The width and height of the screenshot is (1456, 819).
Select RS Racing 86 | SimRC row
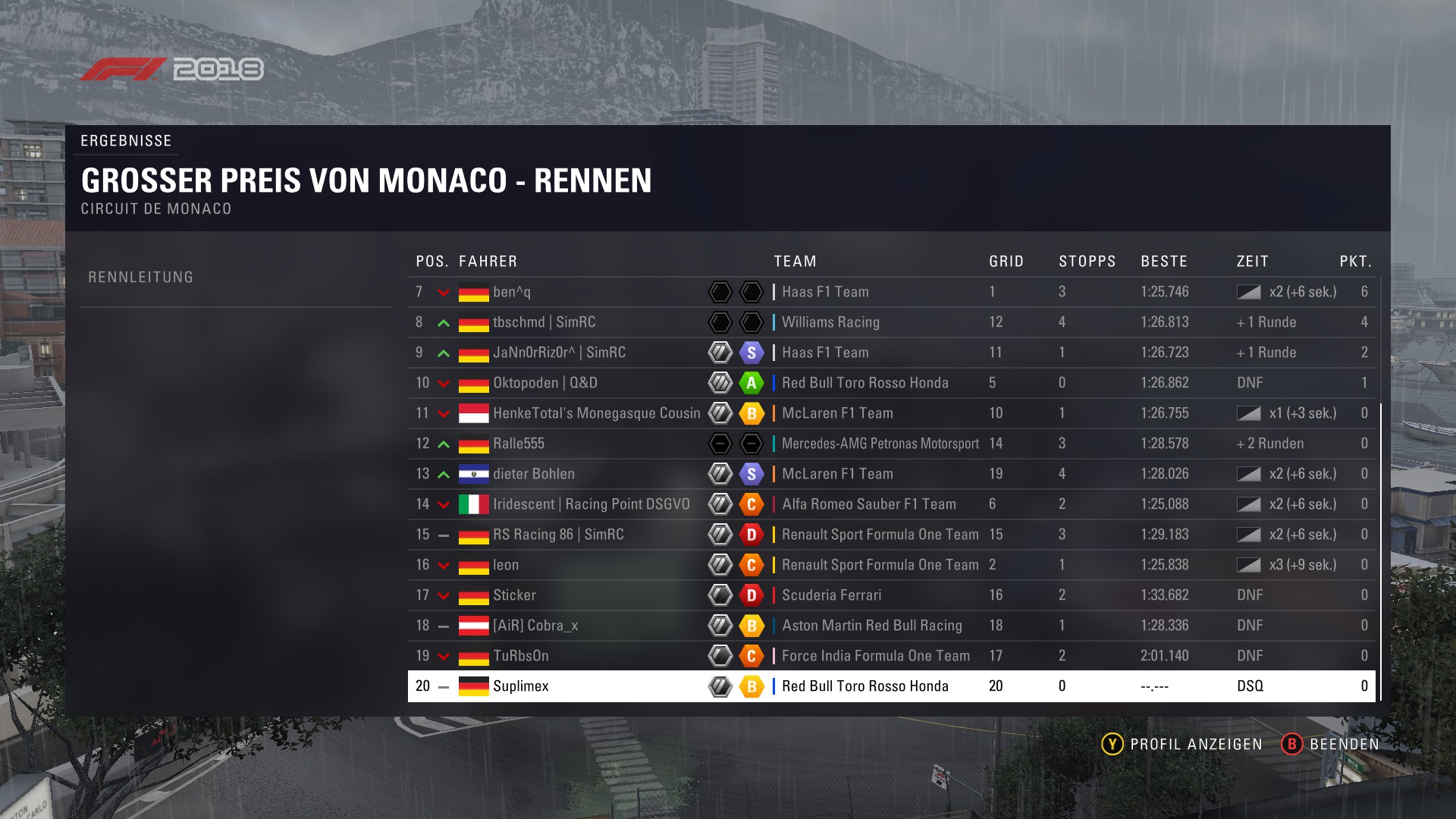point(558,535)
